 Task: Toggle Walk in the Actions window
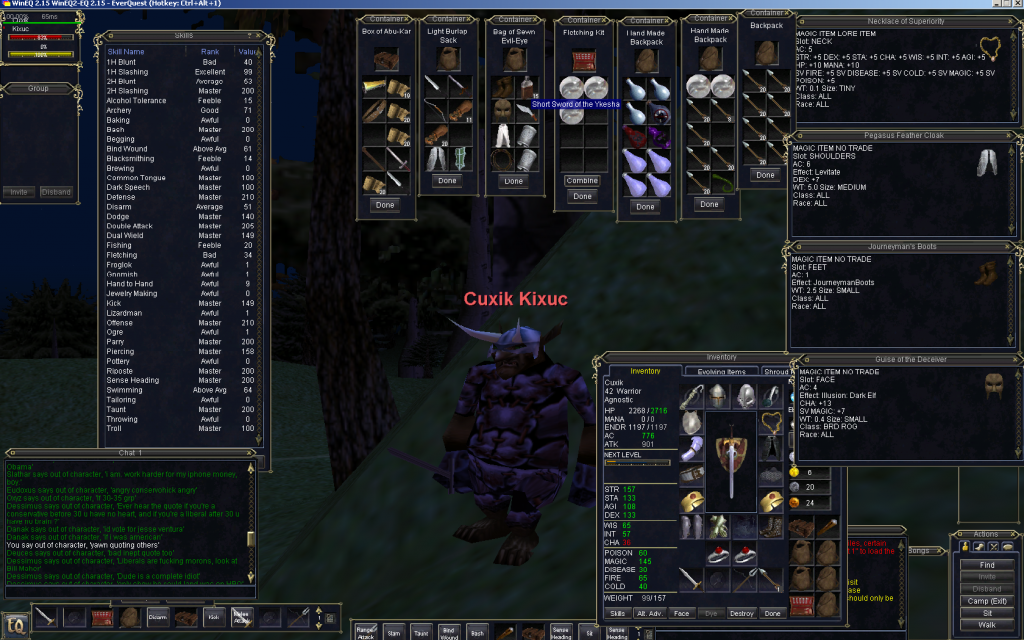pos(986,625)
